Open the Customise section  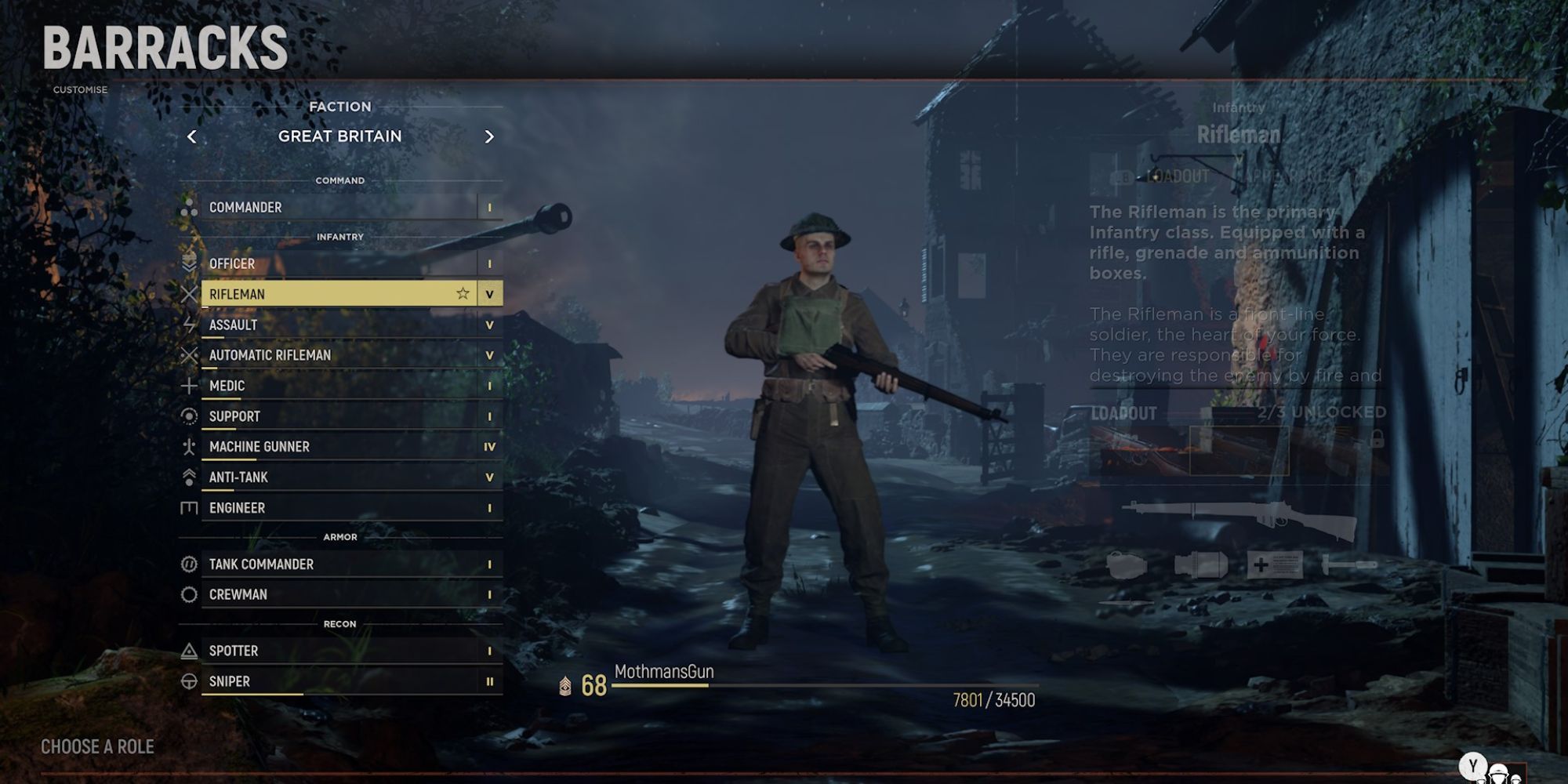pos(80,90)
